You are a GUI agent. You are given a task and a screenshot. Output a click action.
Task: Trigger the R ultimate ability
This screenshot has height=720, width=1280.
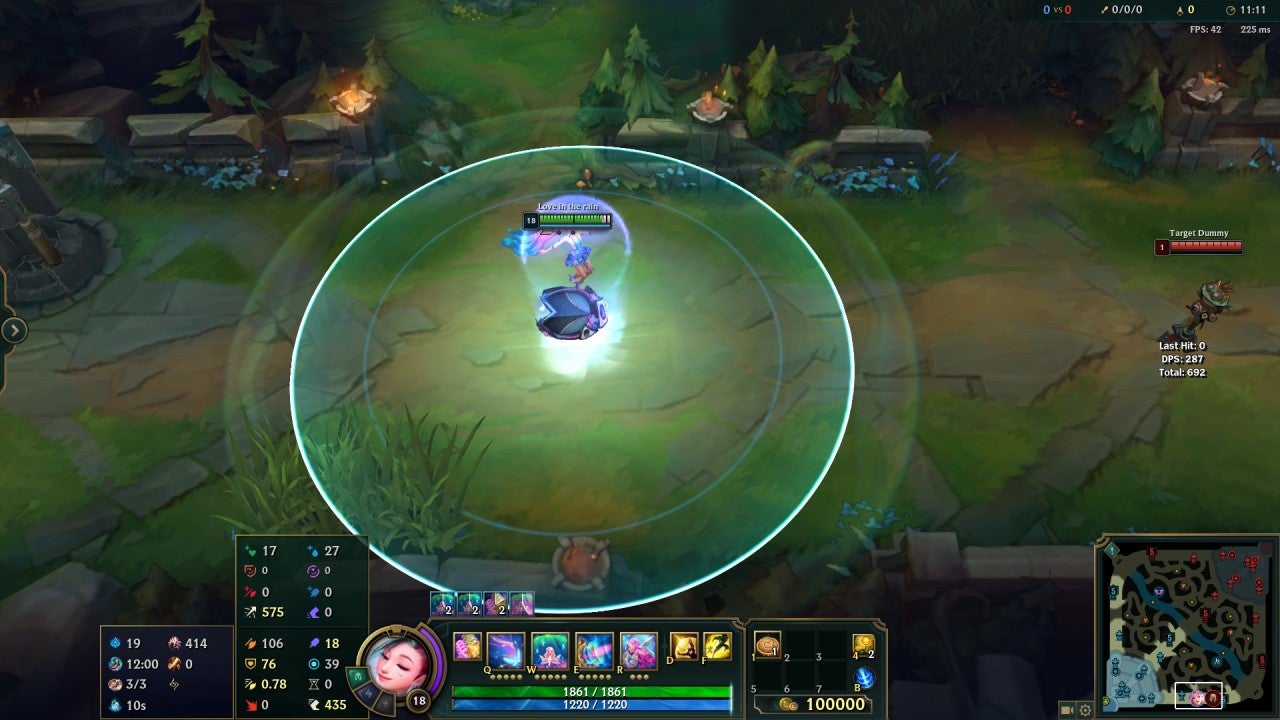tap(638, 651)
